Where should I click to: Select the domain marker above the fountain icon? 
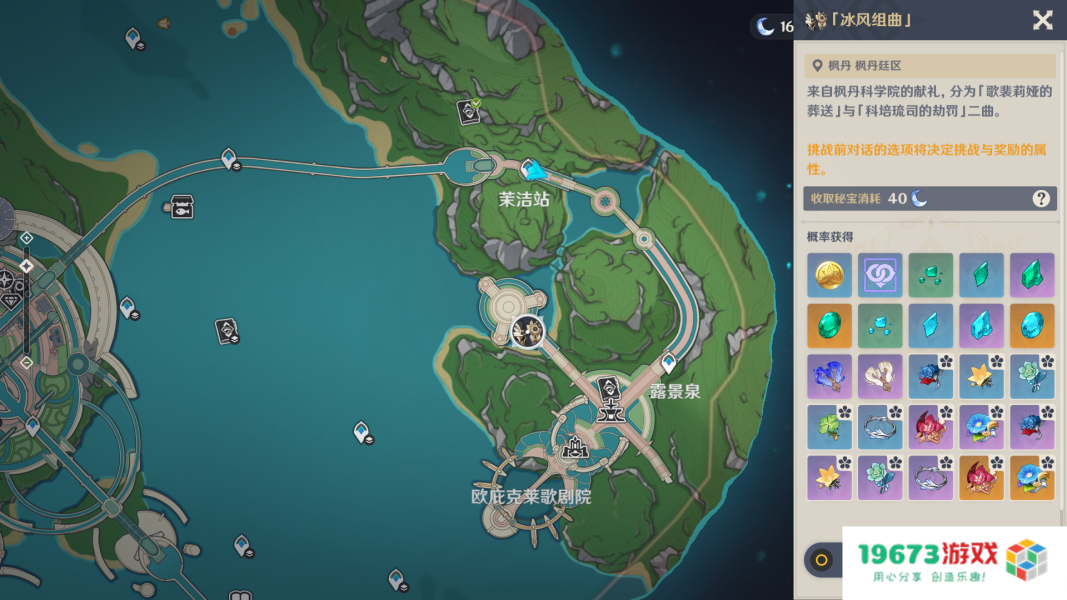[607, 387]
